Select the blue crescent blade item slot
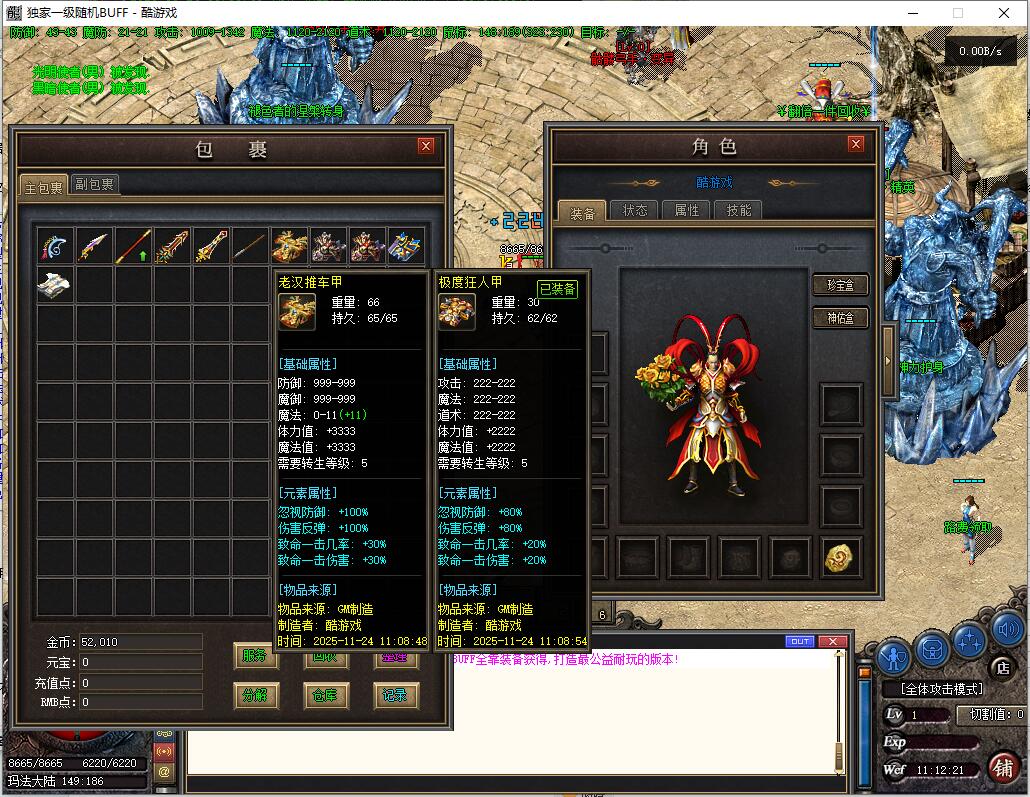The height and width of the screenshot is (797, 1030). 55,246
